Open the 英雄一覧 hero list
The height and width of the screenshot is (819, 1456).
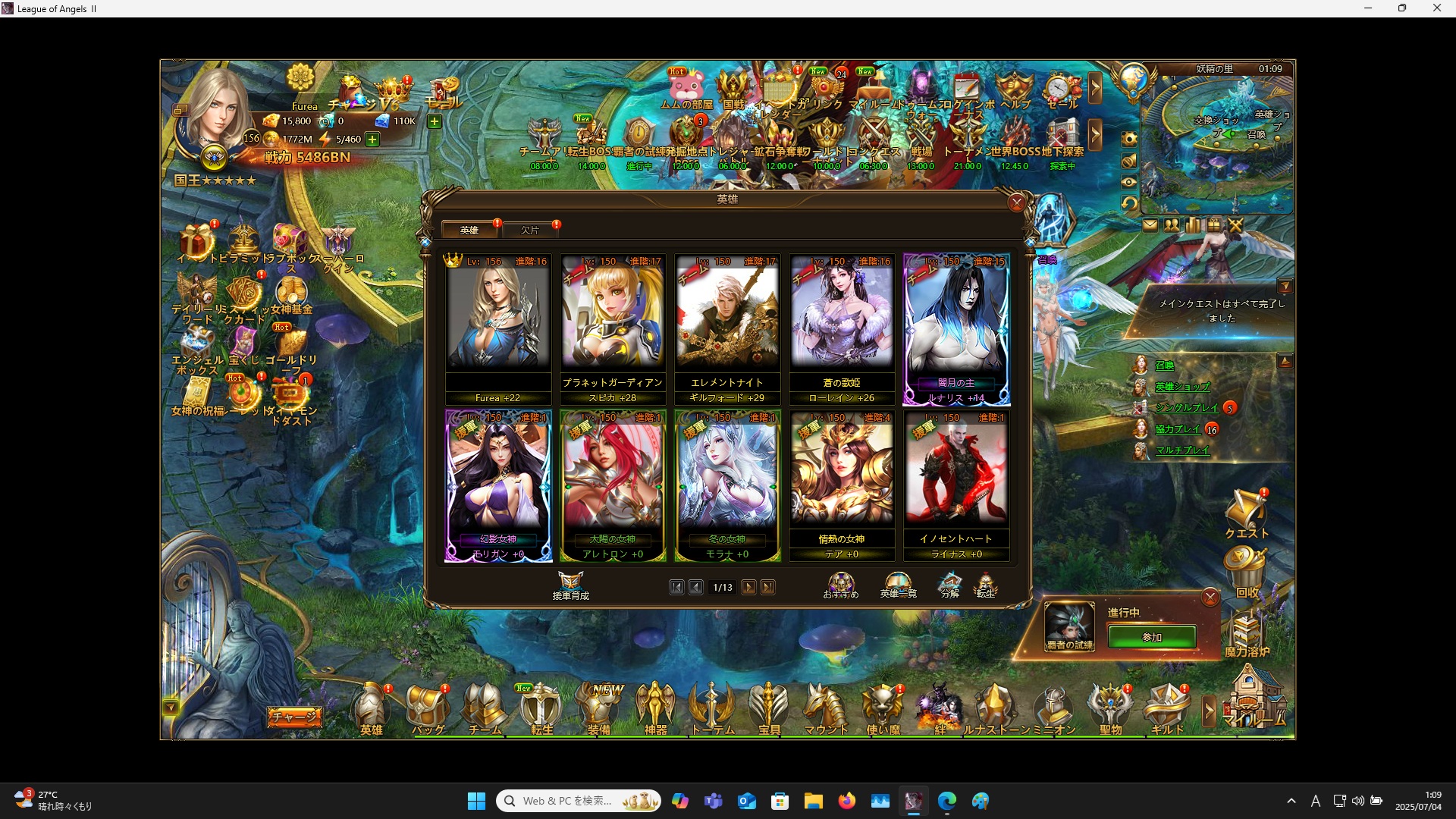pyautogui.click(x=896, y=582)
